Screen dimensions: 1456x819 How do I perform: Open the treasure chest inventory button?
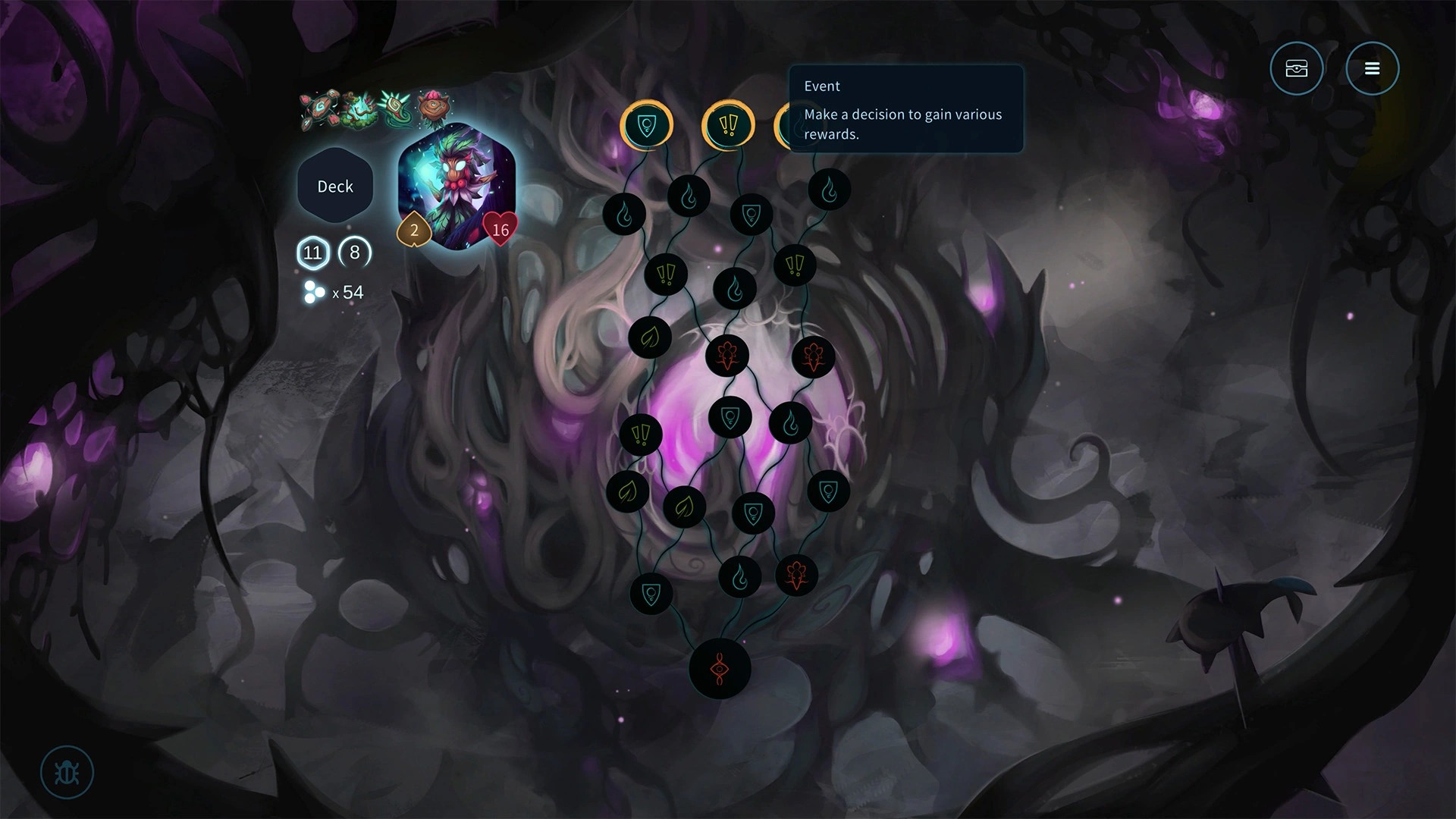click(1297, 69)
